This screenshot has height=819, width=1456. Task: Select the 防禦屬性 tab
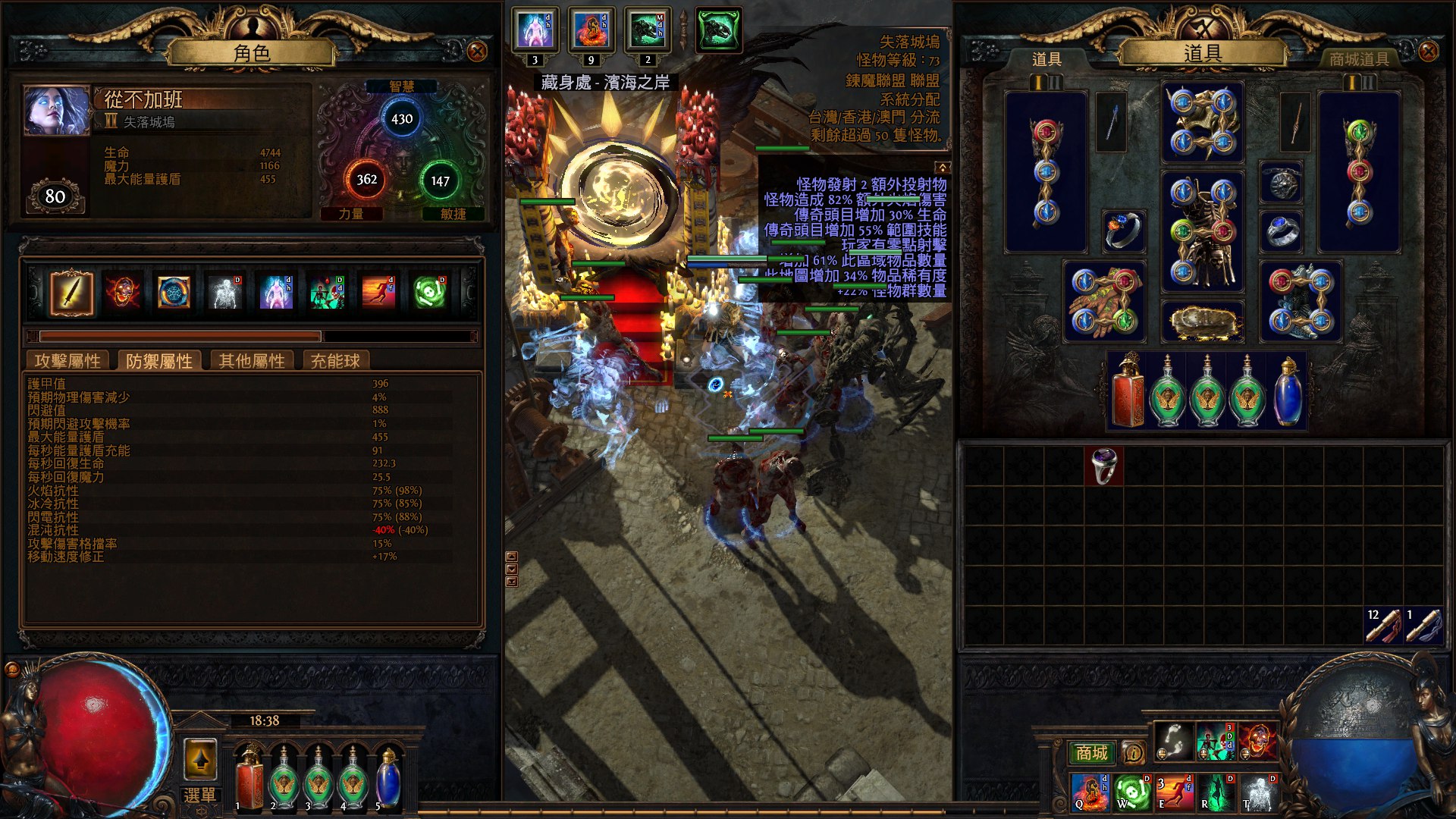(159, 361)
